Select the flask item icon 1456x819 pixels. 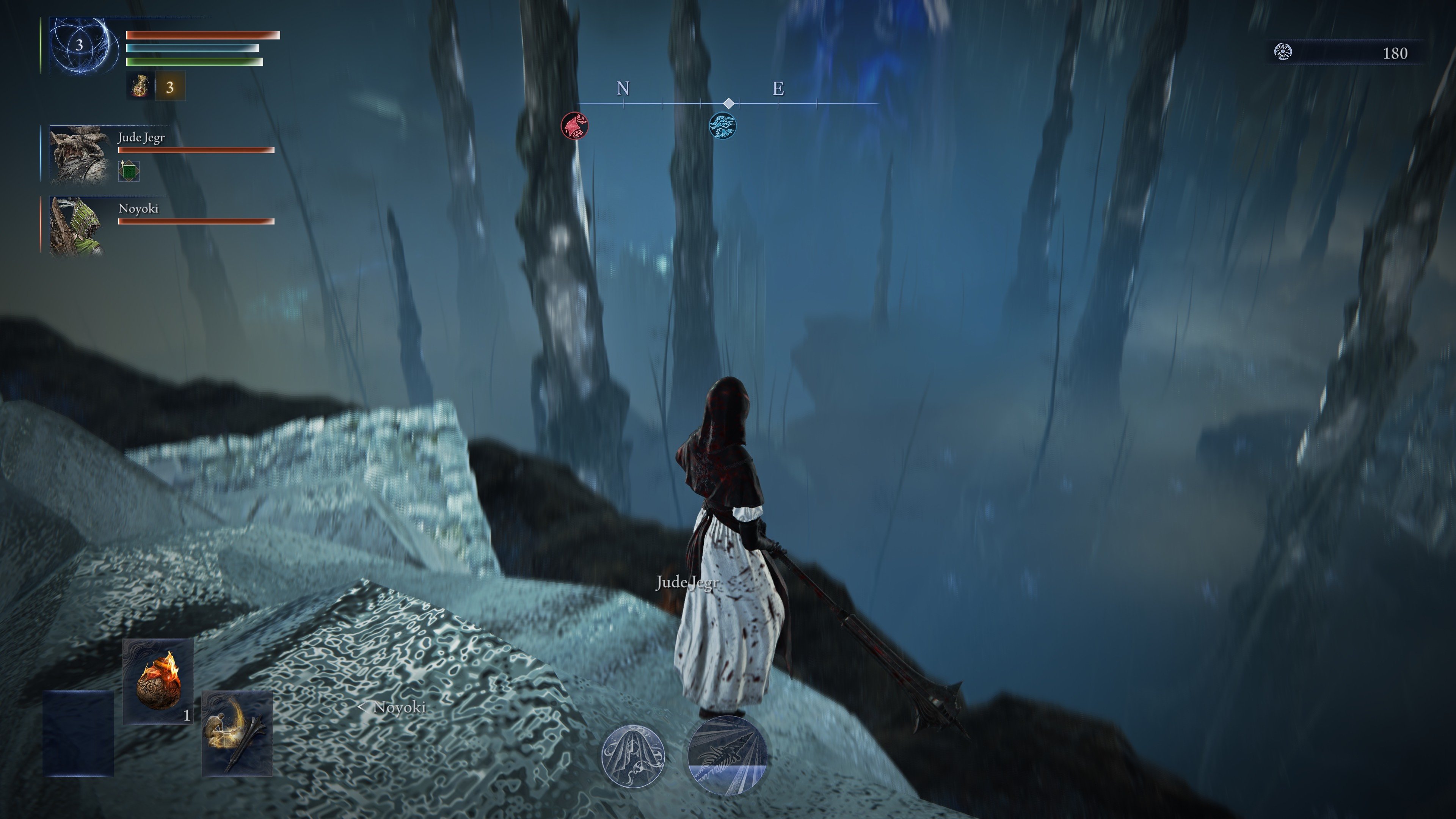(x=140, y=86)
